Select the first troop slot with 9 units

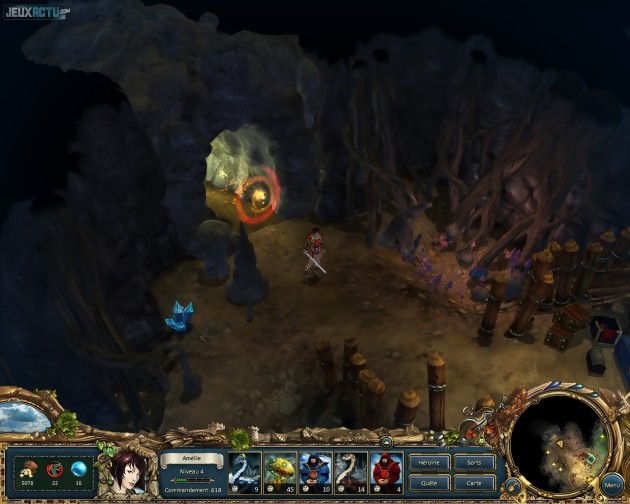tap(245, 472)
